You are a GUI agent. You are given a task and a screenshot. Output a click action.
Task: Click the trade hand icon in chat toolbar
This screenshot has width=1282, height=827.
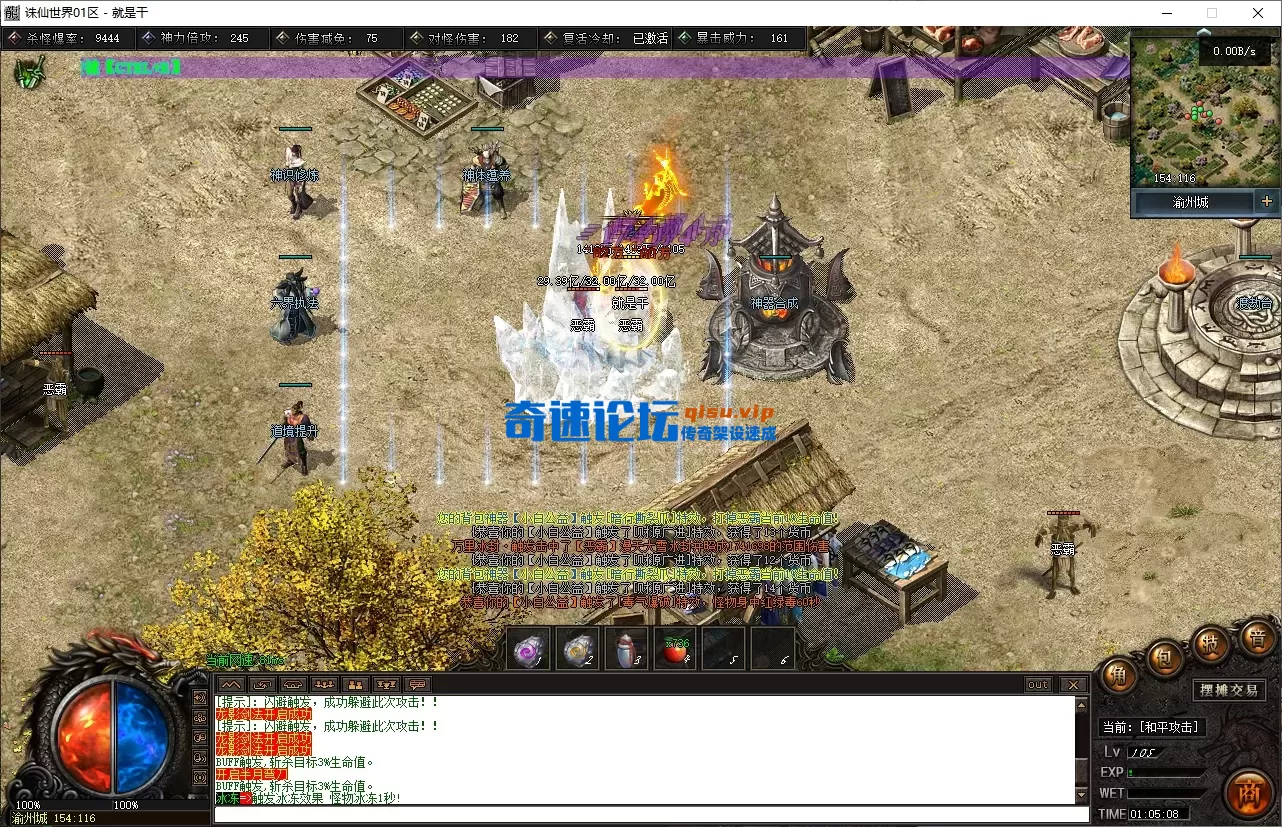point(262,683)
